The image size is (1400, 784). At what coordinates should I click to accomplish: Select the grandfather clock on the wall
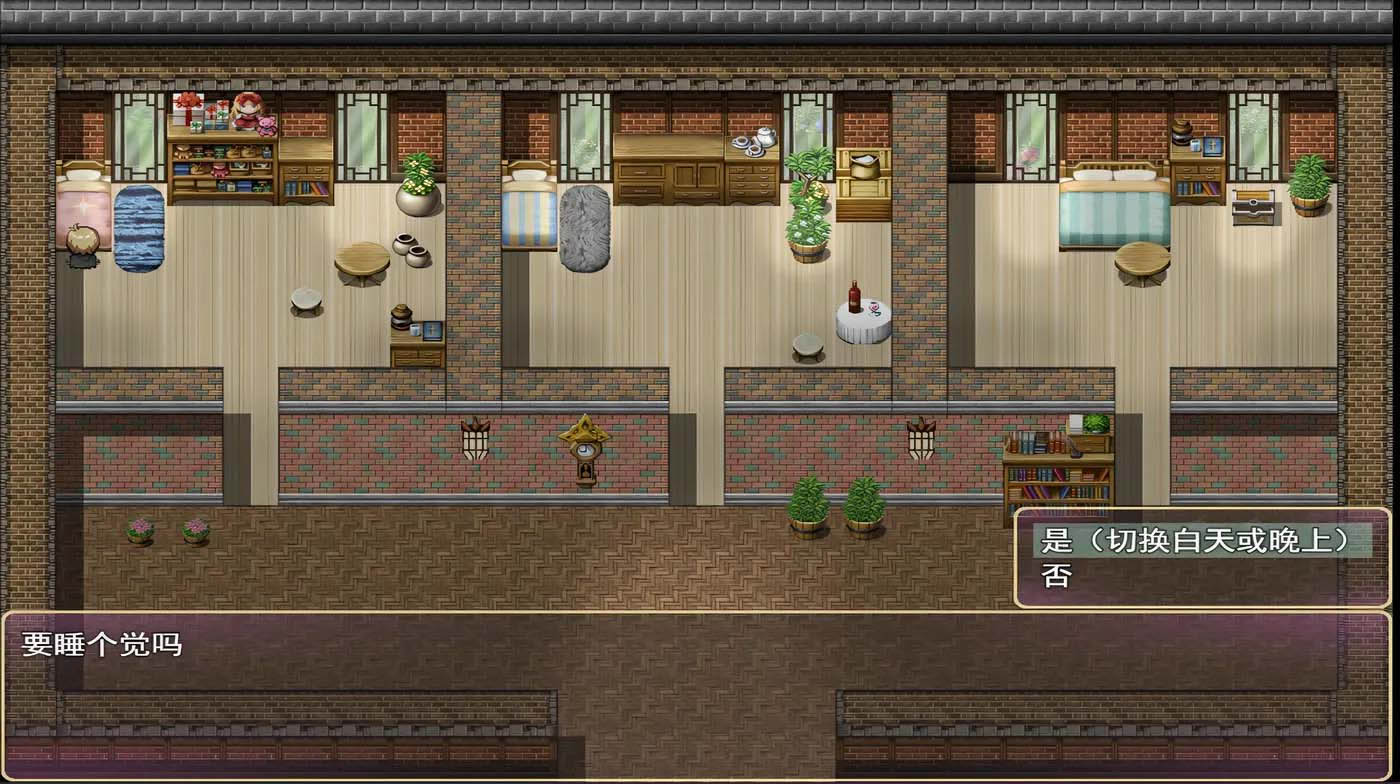tap(586, 462)
